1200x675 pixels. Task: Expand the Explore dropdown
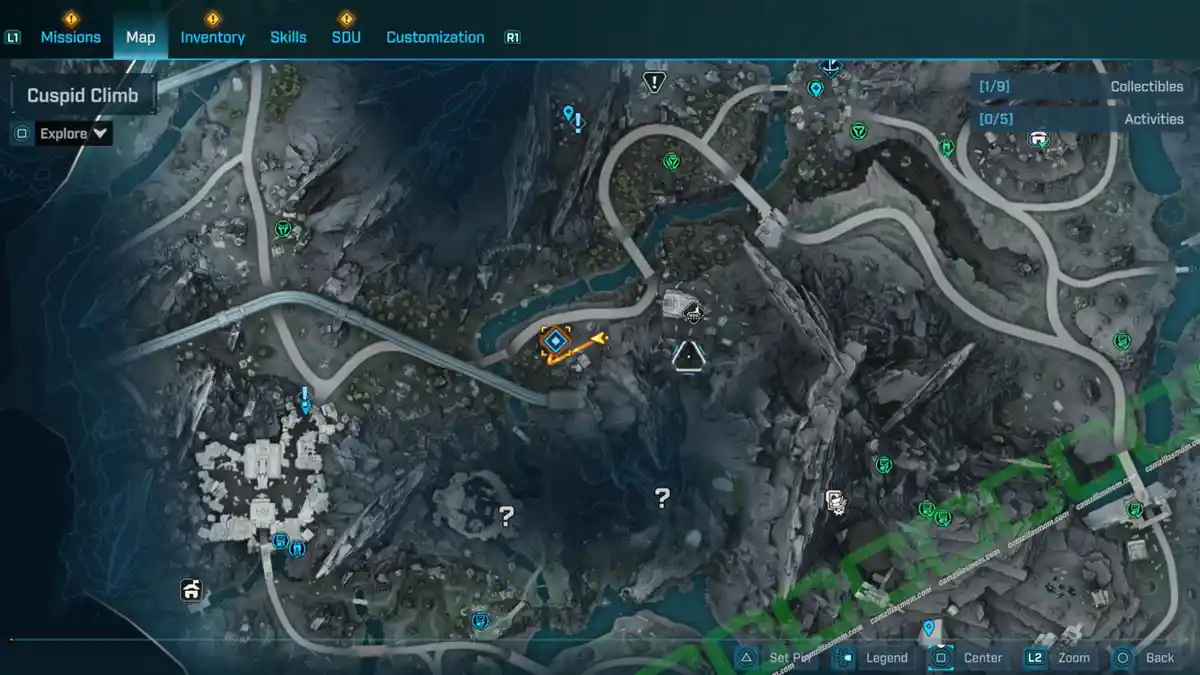pyautogui.click(x=74, y=133)
